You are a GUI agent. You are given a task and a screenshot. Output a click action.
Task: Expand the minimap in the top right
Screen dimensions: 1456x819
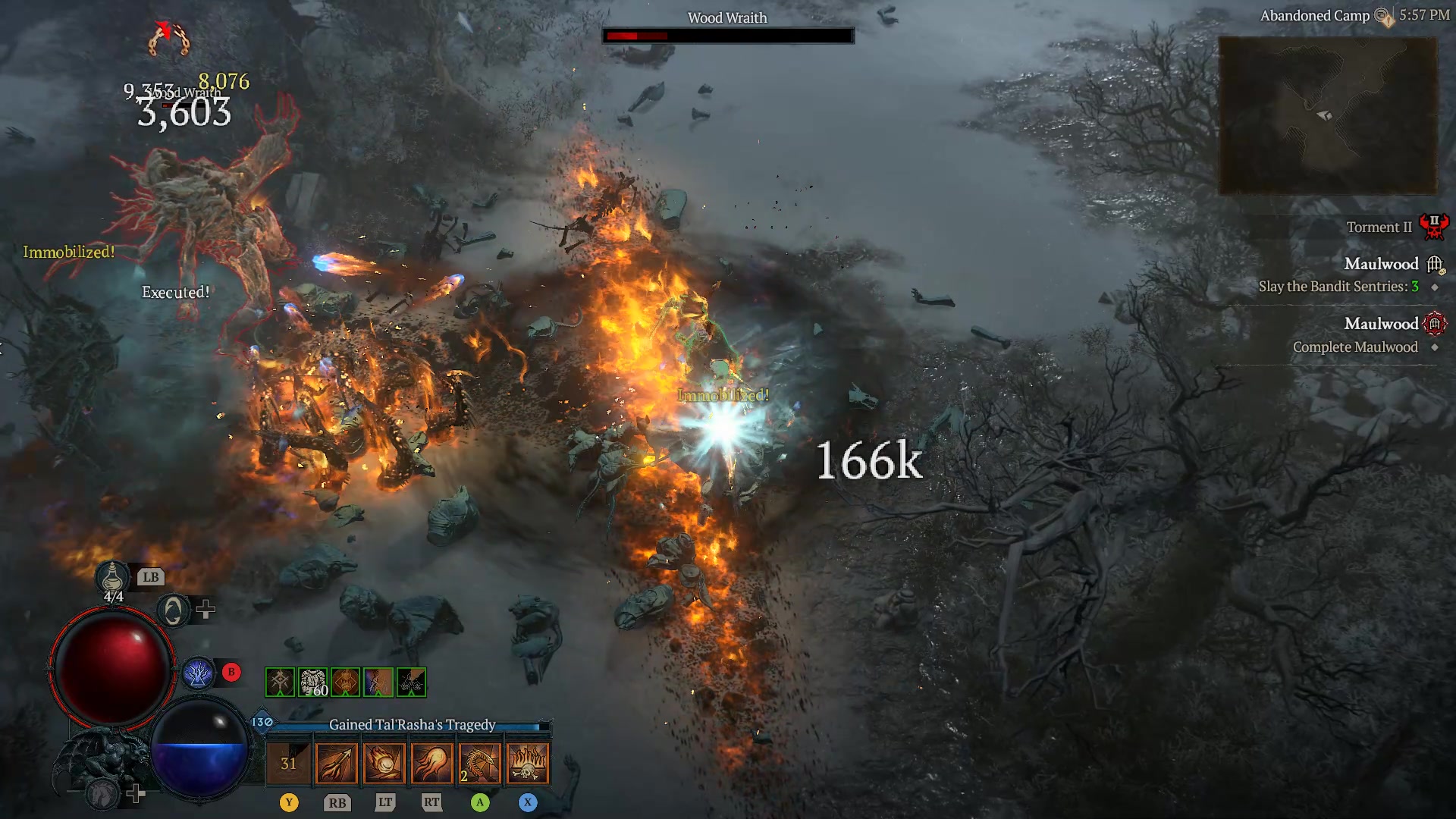coord(1327,114)
